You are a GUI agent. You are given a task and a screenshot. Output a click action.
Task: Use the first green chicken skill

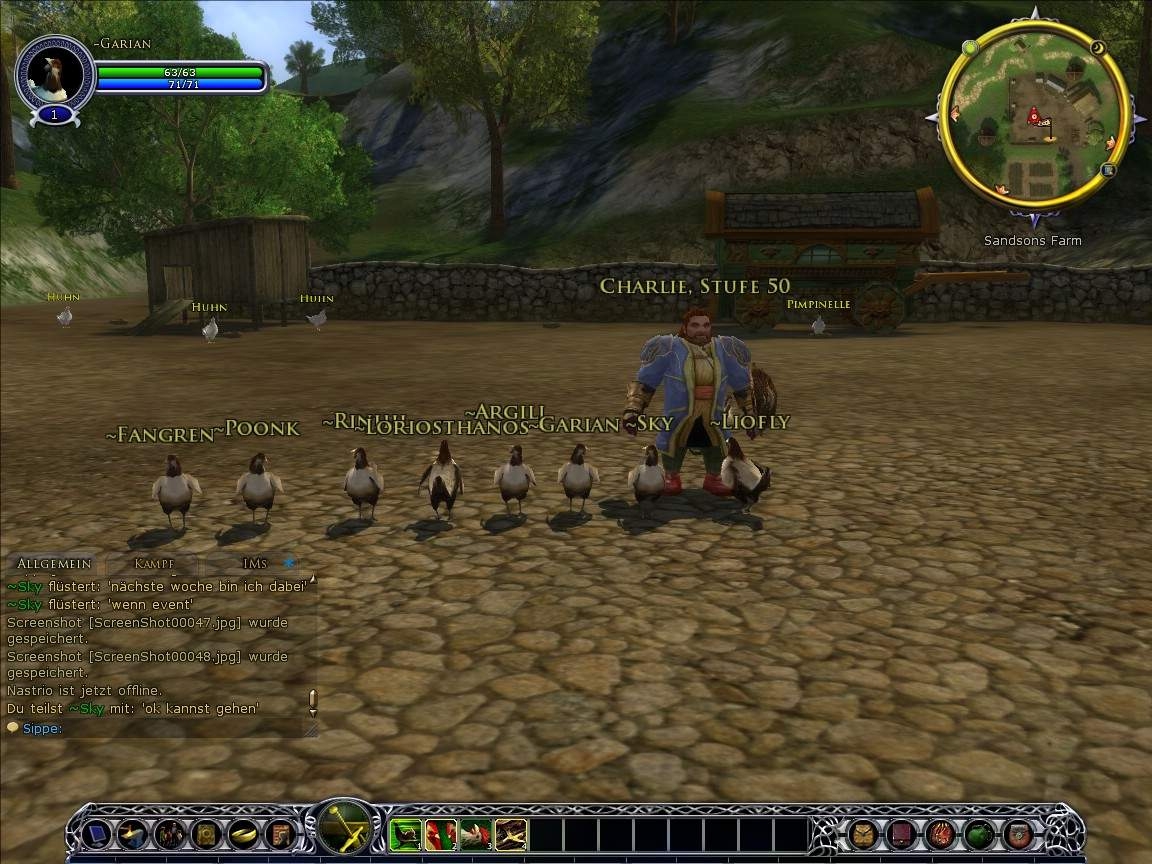tap(406, 834)
